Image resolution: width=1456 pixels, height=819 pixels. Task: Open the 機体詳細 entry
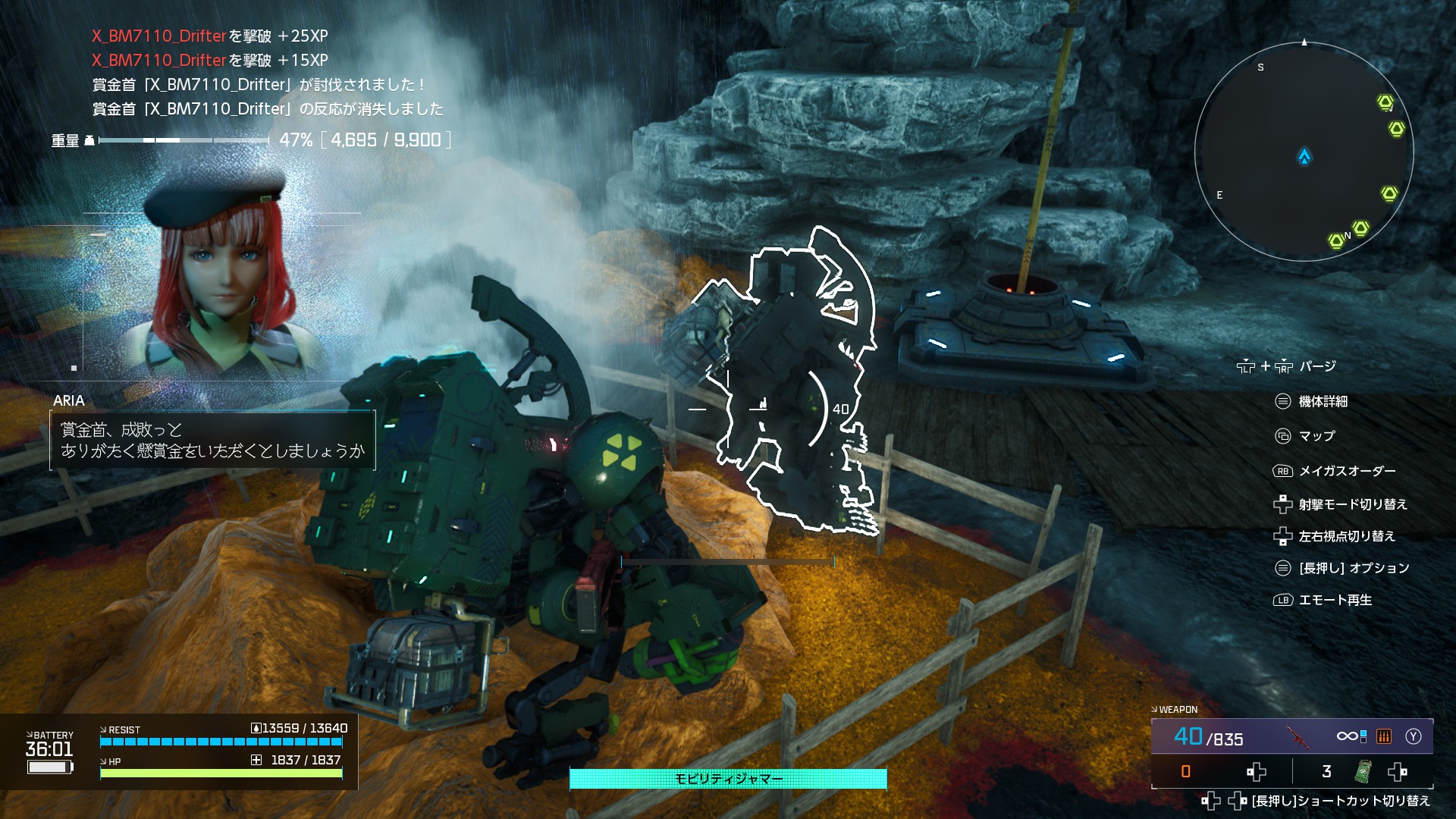[x=1323, y=401]
